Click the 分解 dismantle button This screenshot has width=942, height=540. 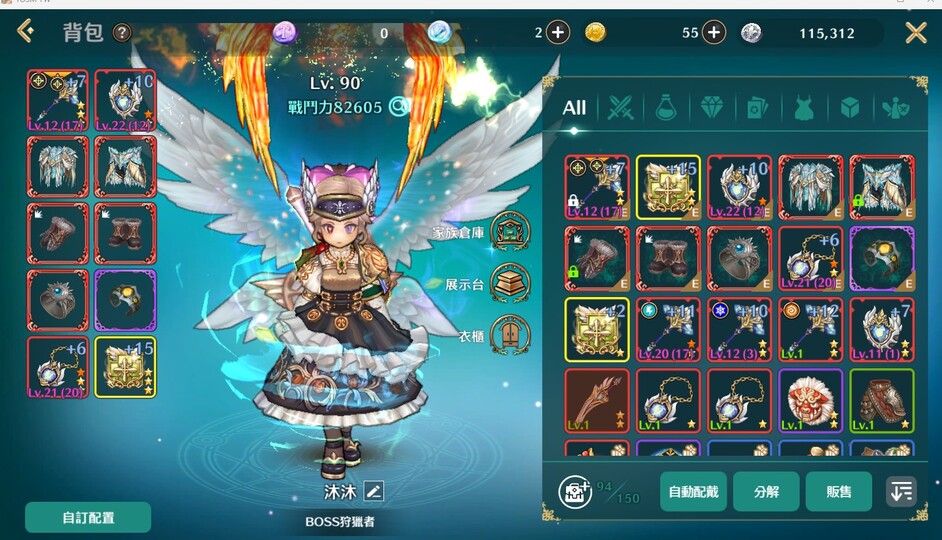tap(766, 491)
